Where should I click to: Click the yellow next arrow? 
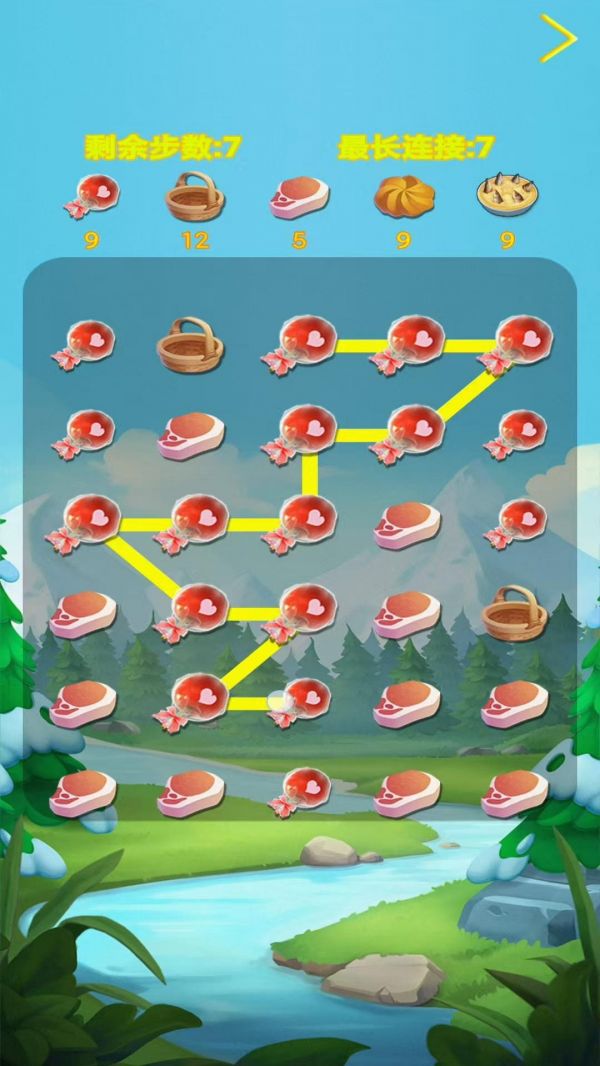pos(558,39)
